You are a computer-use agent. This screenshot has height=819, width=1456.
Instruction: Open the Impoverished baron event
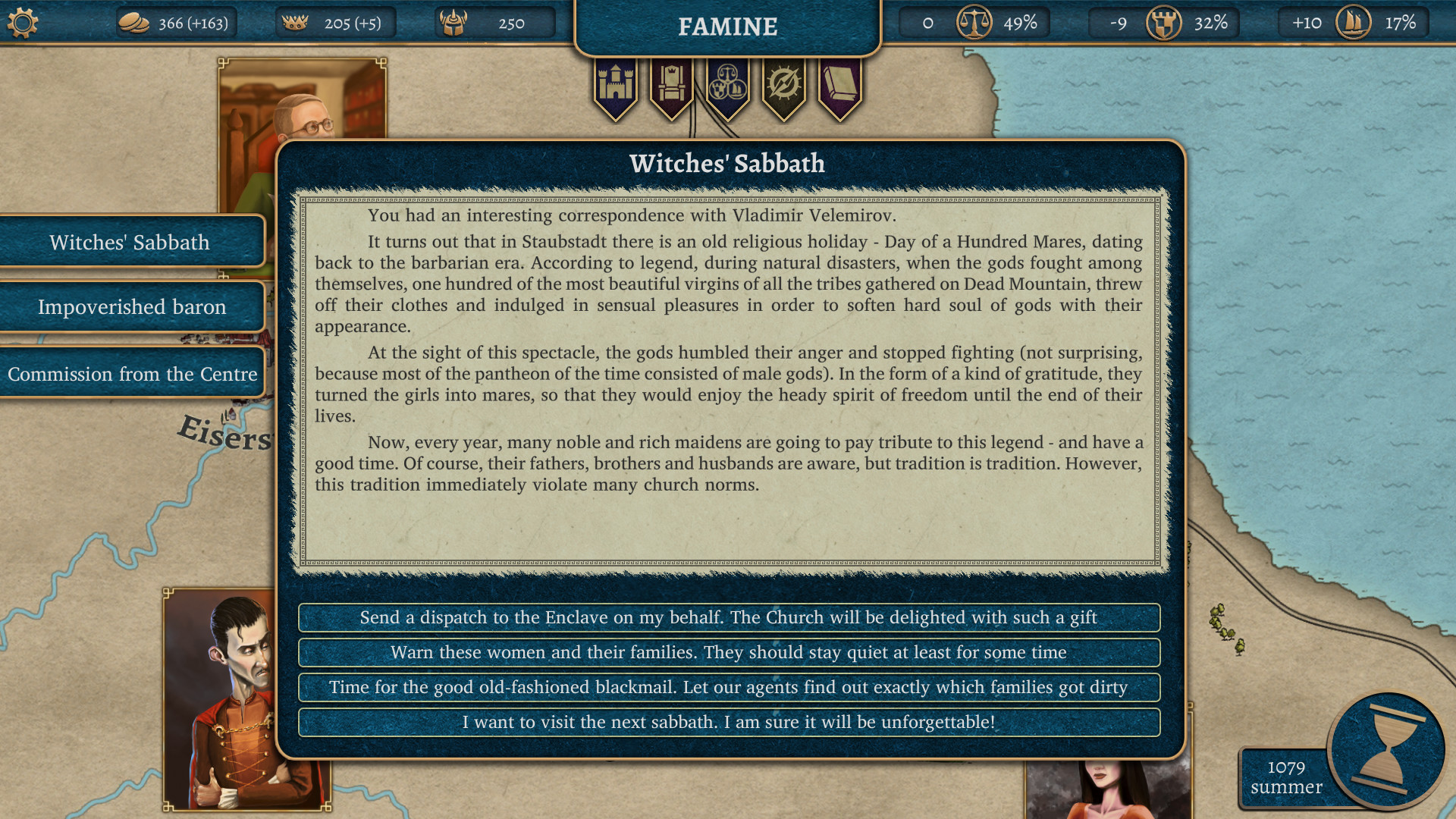coord(131,306)
